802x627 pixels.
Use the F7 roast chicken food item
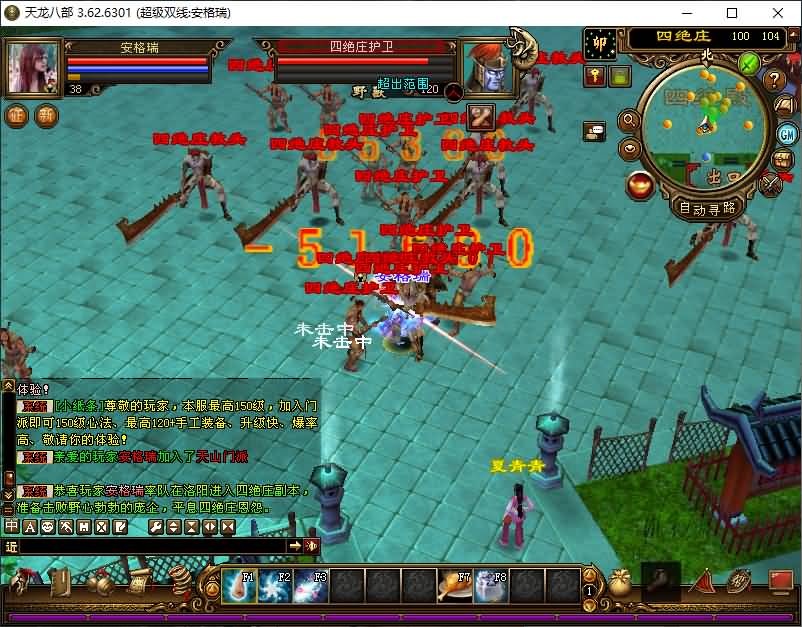tap(455, 586)
